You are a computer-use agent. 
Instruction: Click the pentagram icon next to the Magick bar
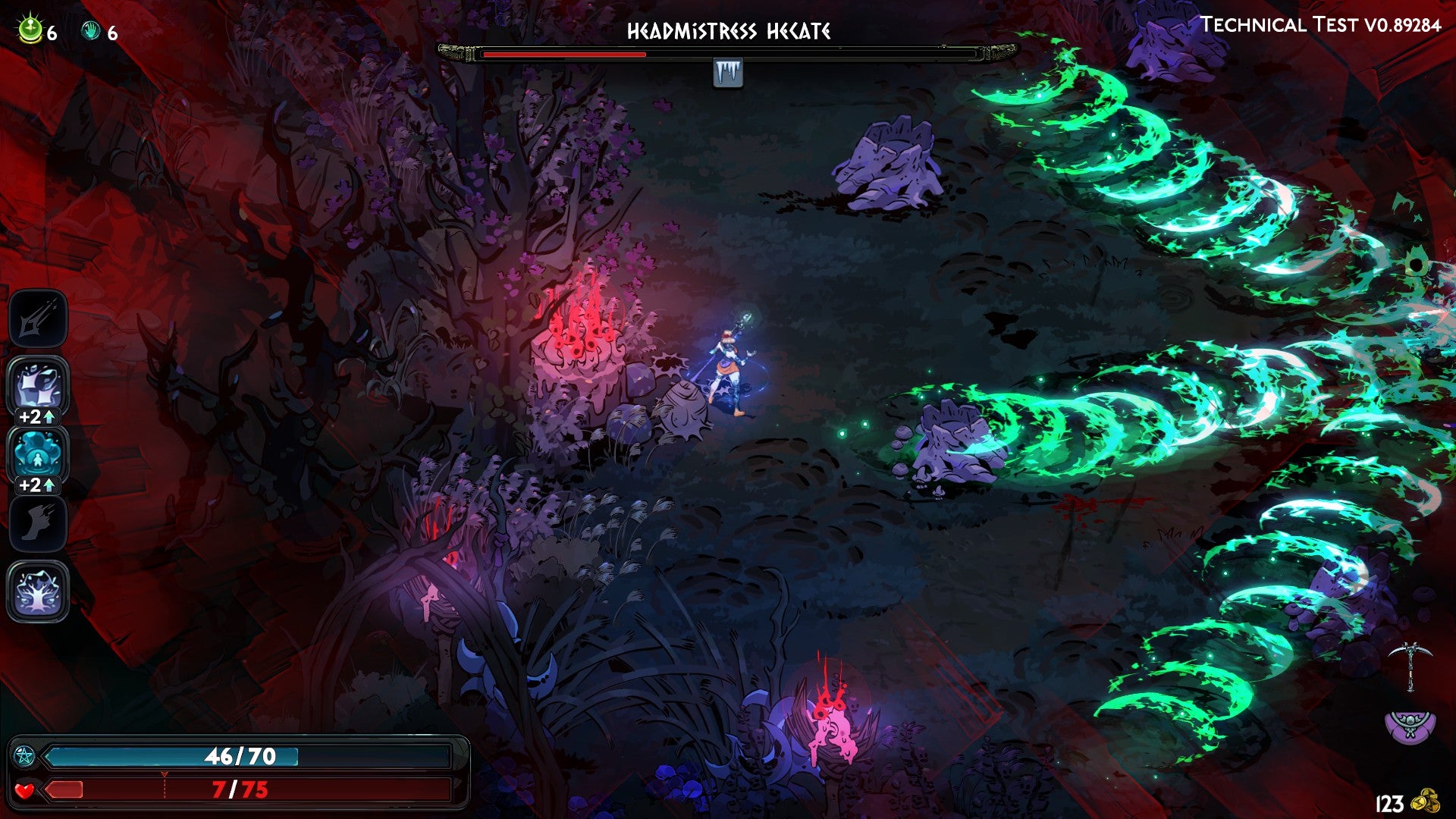coord(25,755)
